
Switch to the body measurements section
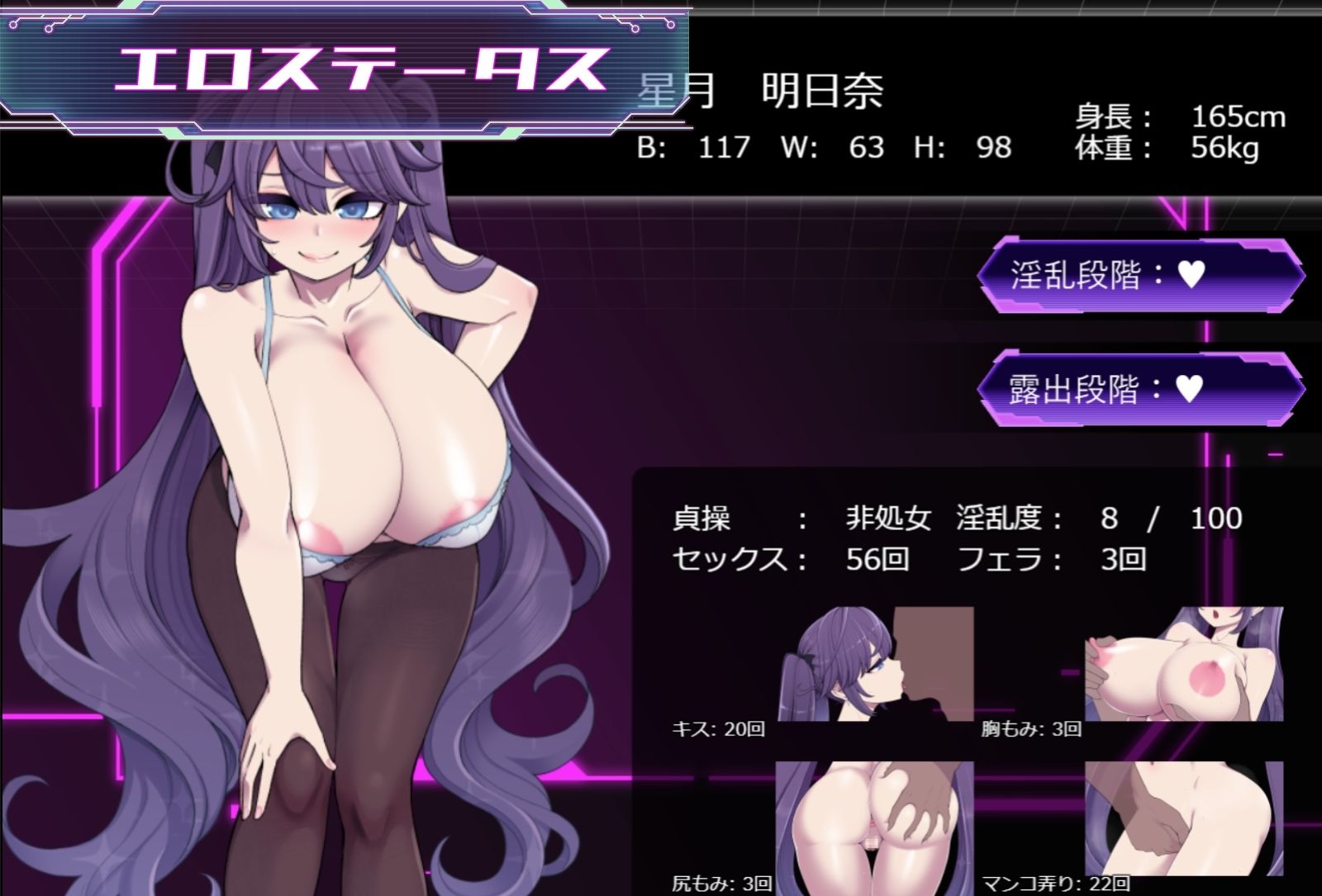[x=826, y=149]
